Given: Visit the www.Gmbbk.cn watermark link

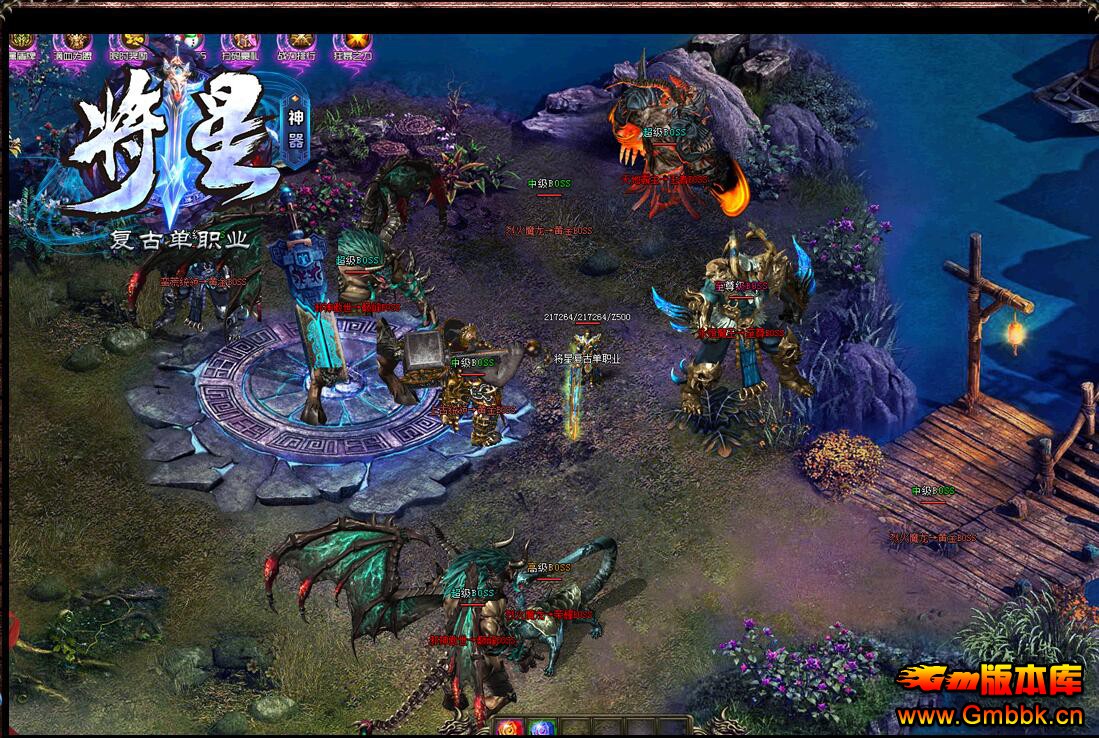Looking at the screenshot, I should point(989,715).
